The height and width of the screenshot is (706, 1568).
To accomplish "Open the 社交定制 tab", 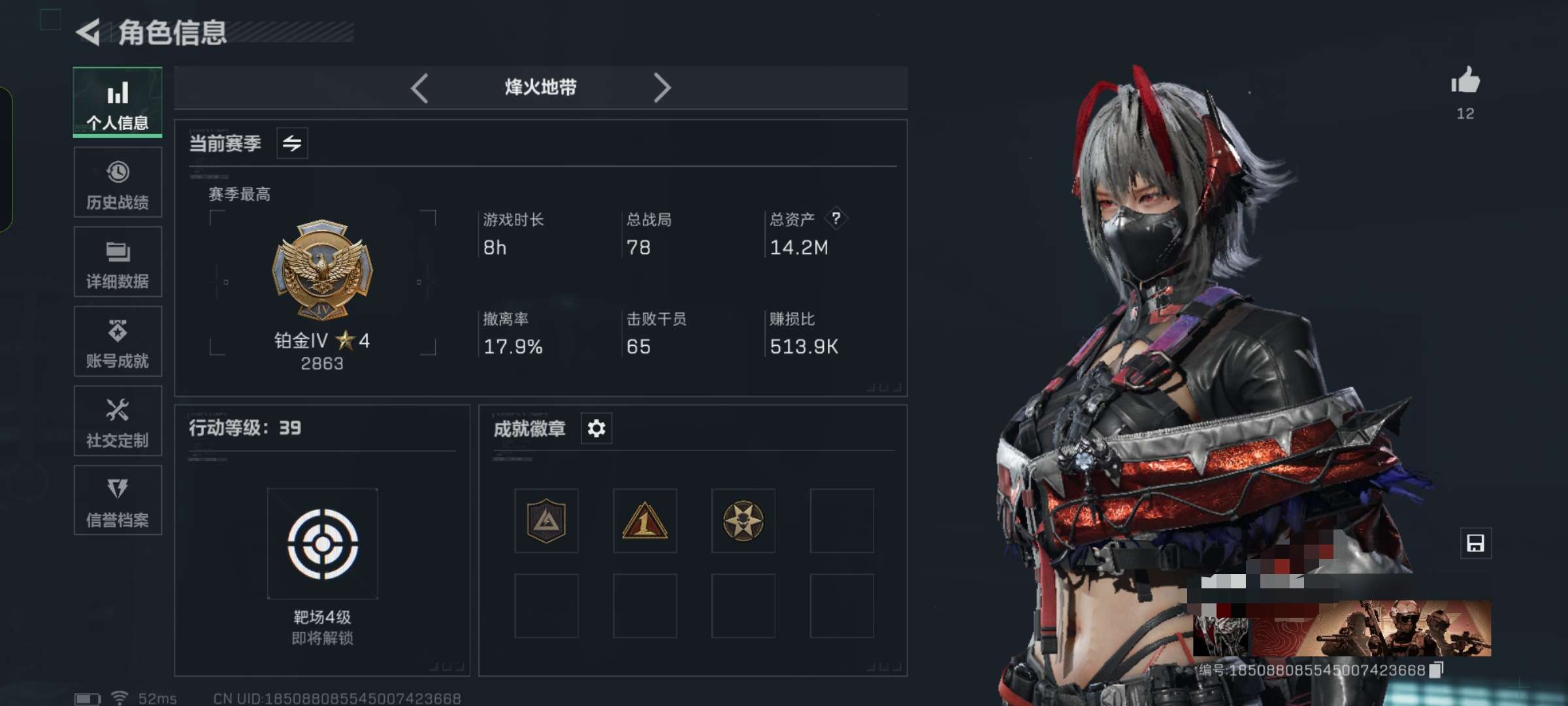I will pos(118,422).
